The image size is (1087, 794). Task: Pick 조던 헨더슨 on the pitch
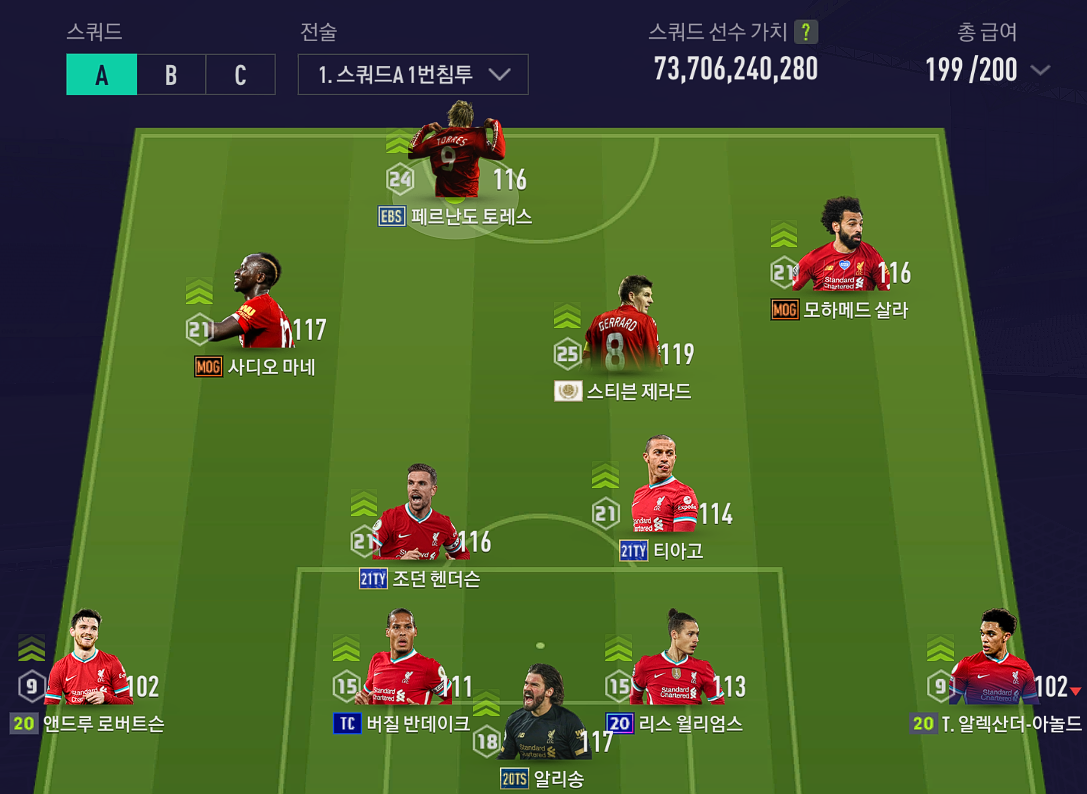coord(418,514)
